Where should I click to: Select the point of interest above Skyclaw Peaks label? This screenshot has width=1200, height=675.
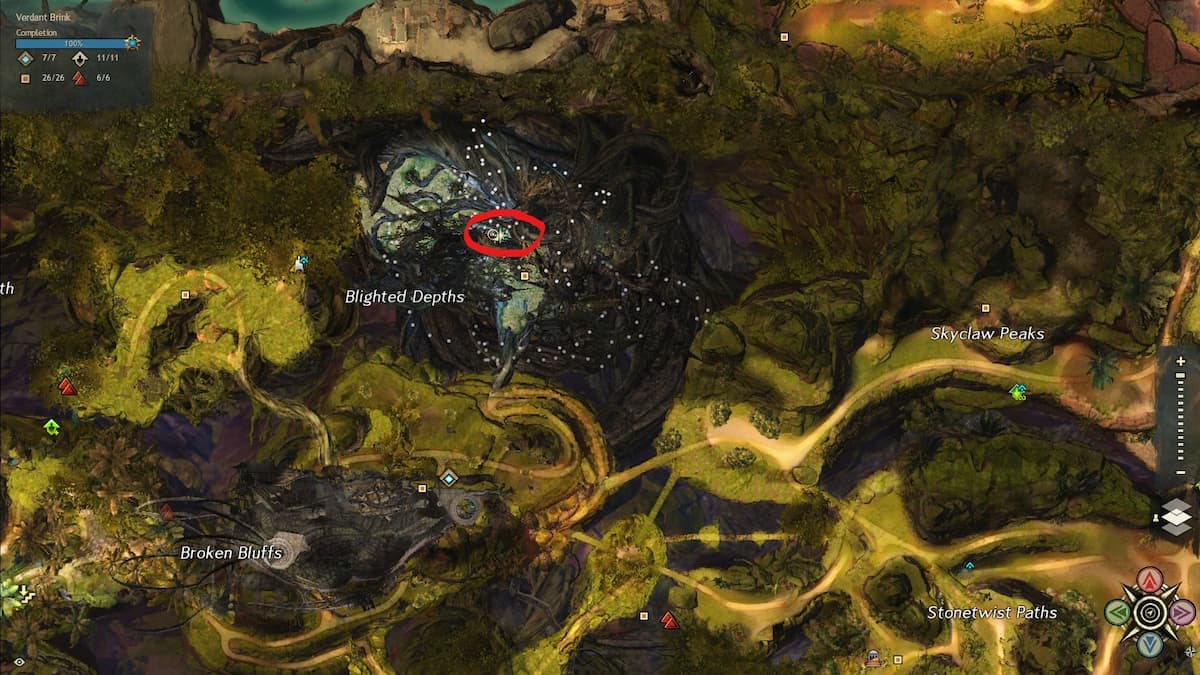click(985, 308)
